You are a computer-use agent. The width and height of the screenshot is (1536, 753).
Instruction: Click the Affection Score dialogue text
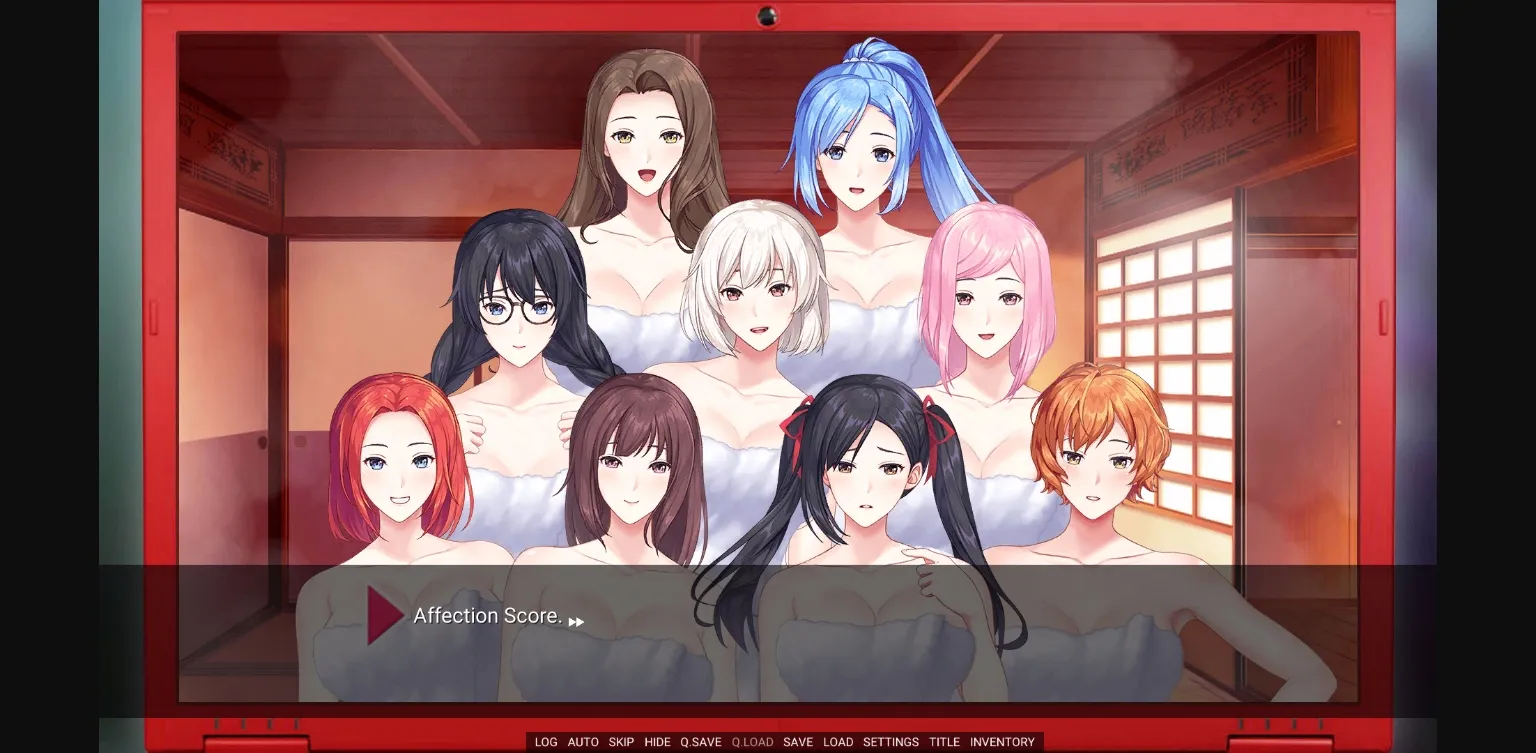pyautogui.click(x=489, y=616)
